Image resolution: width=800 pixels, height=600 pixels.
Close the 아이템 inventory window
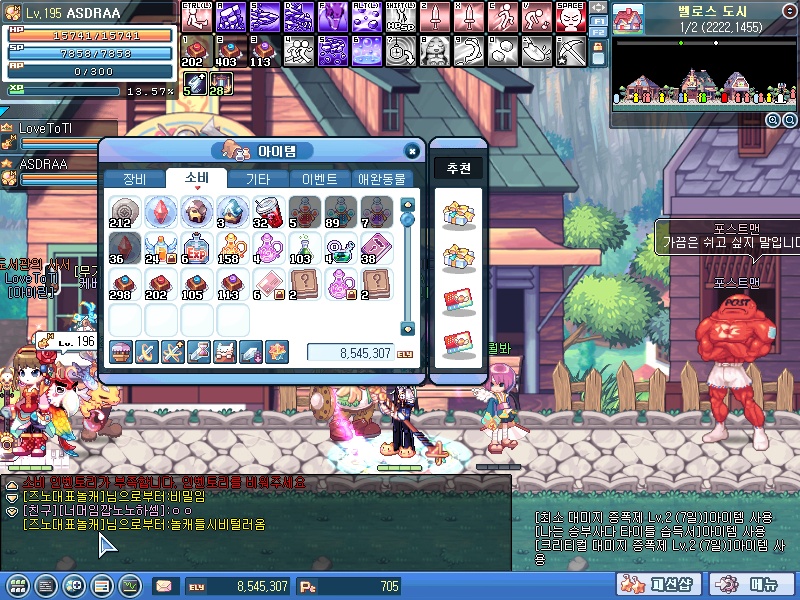coord(411,151)
